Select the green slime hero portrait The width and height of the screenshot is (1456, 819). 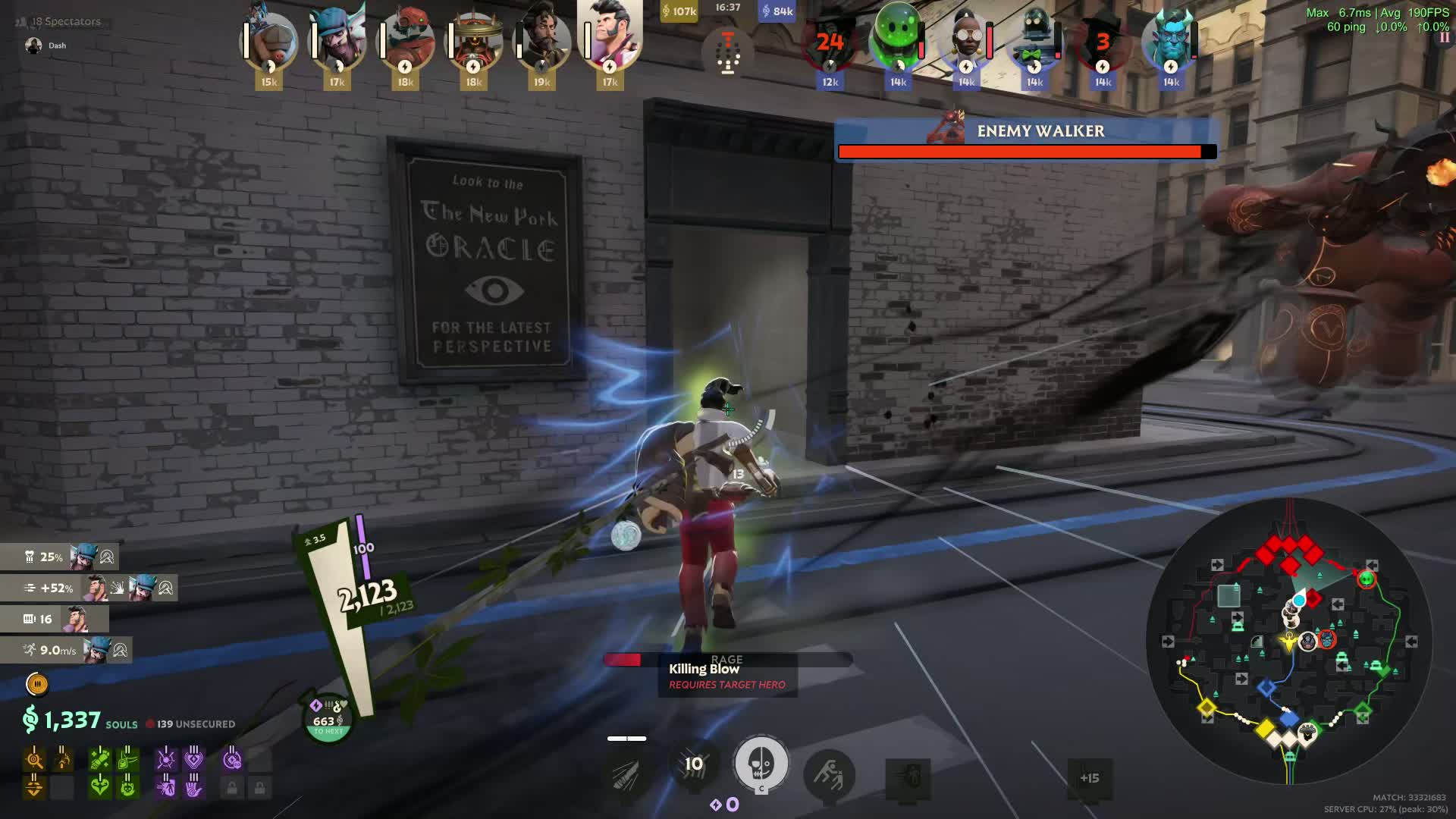(x=897, y=38)
